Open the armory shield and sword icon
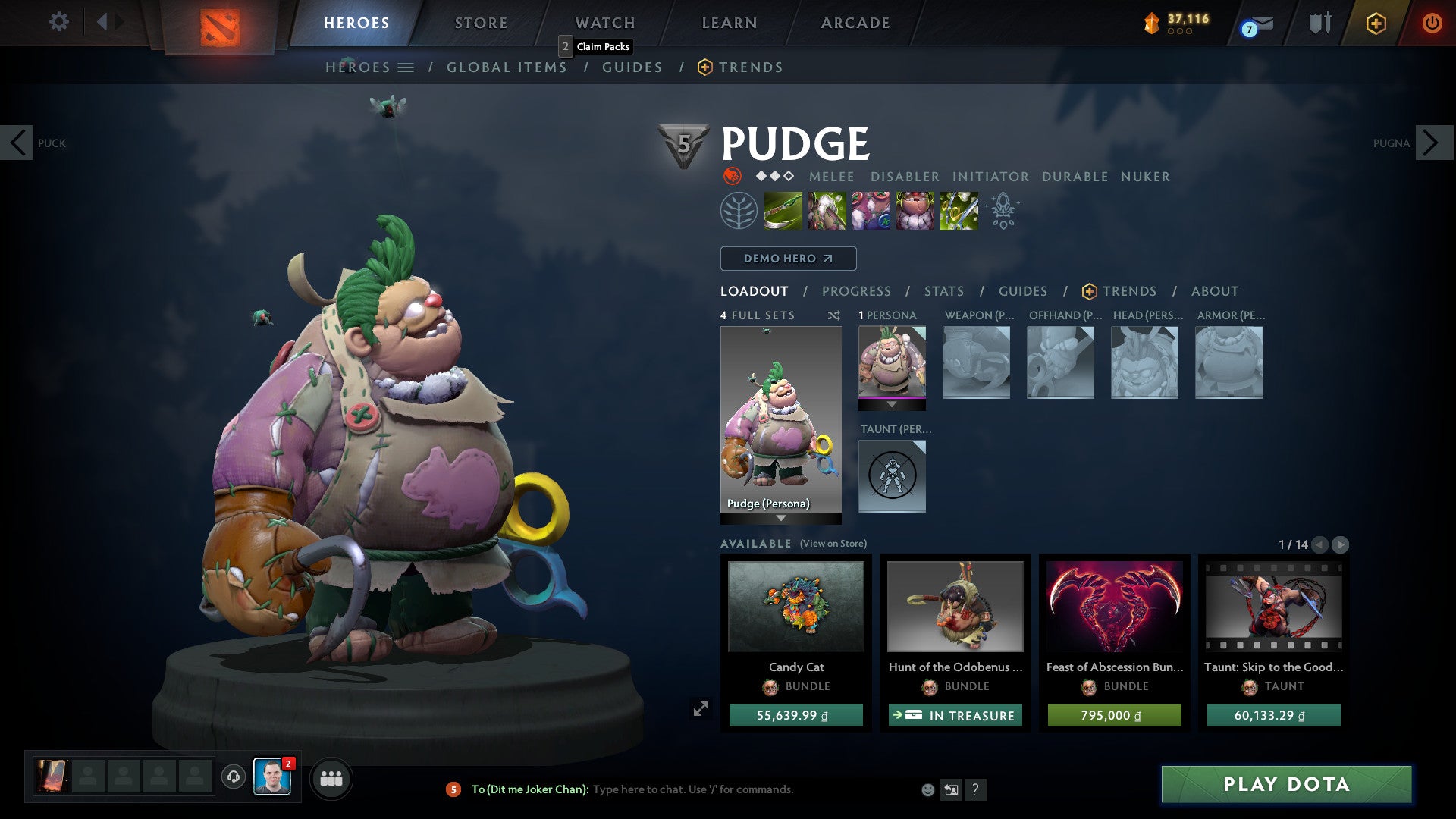Screen dimensions: 1456x819 coord(1319,23)
